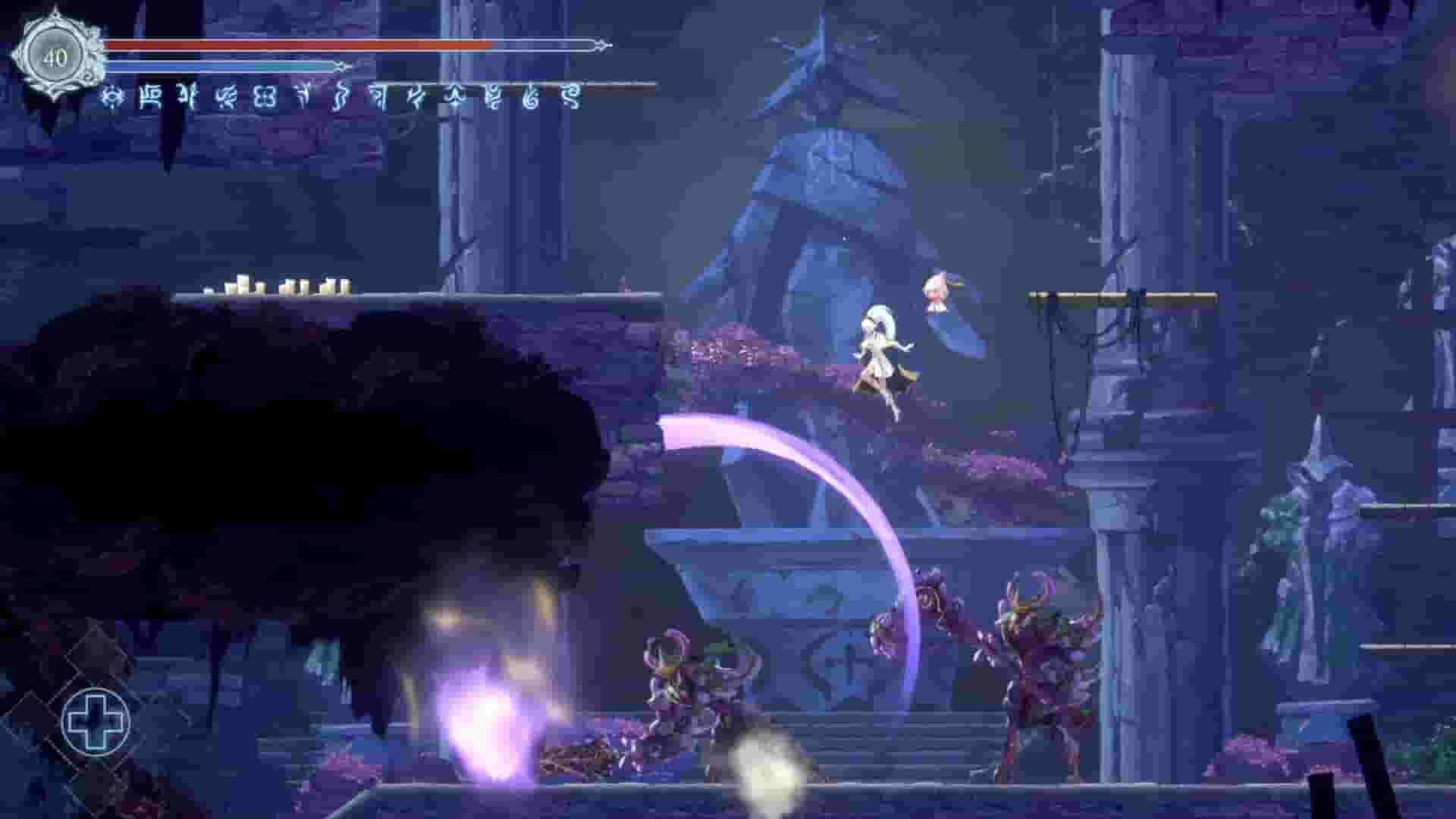Screen dimensions: 1456x819
Task: Click the arrow tip of the health bar
Action: (601, 45)
